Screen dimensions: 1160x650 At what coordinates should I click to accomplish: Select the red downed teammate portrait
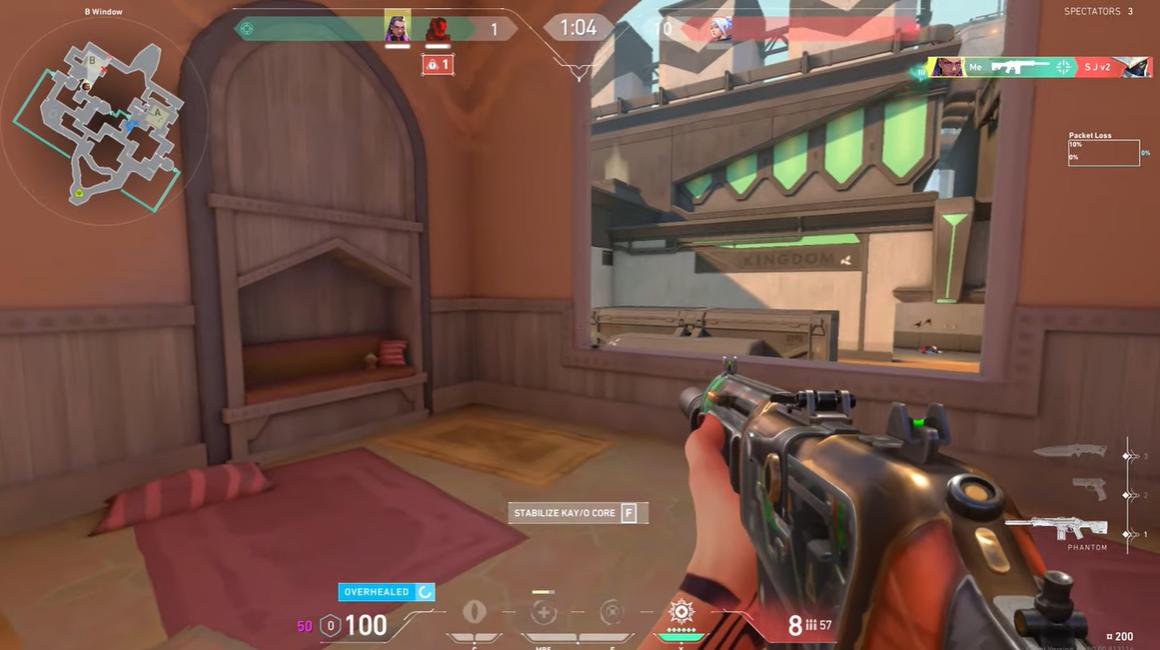tap(438, 30)
